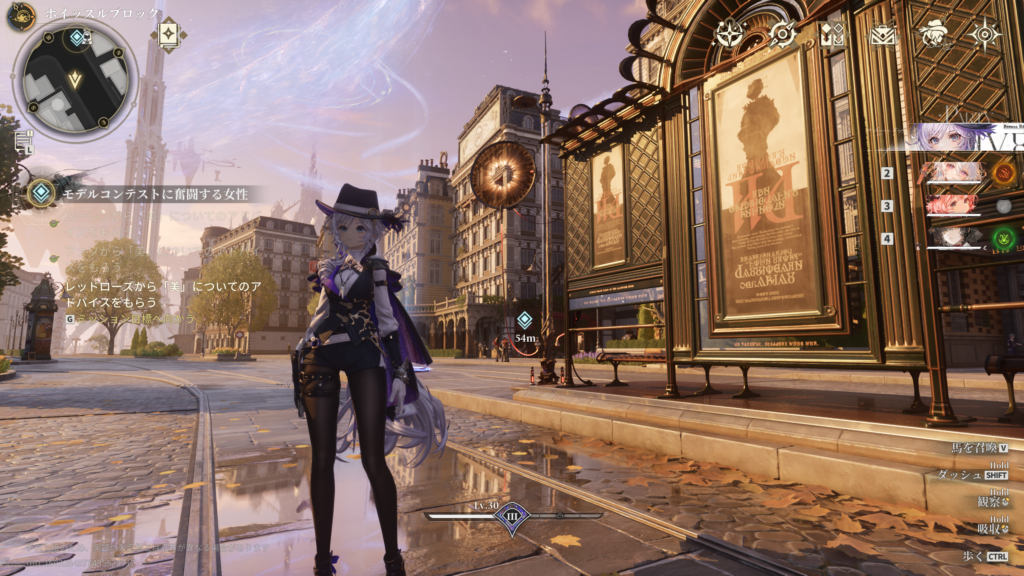Open the gear-shaped icon in top bar

tap(781, 34)
